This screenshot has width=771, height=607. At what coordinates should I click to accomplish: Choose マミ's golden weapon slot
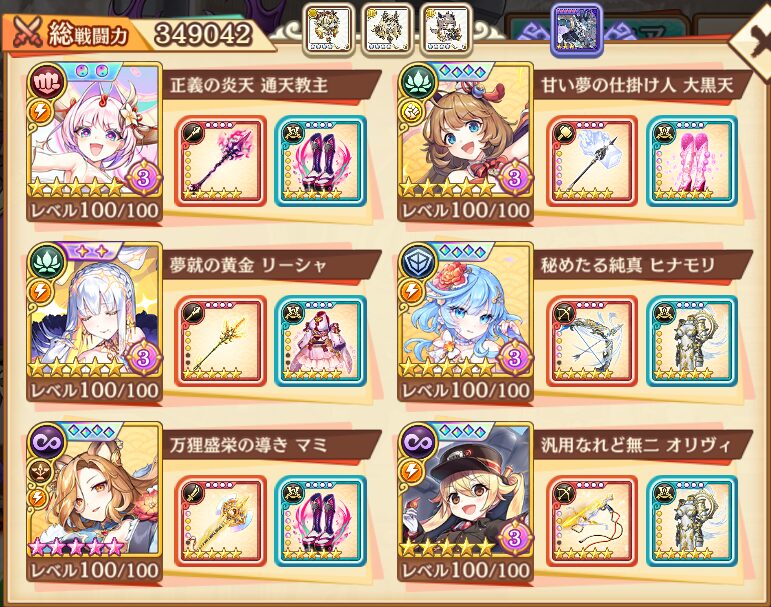(220, 521)
